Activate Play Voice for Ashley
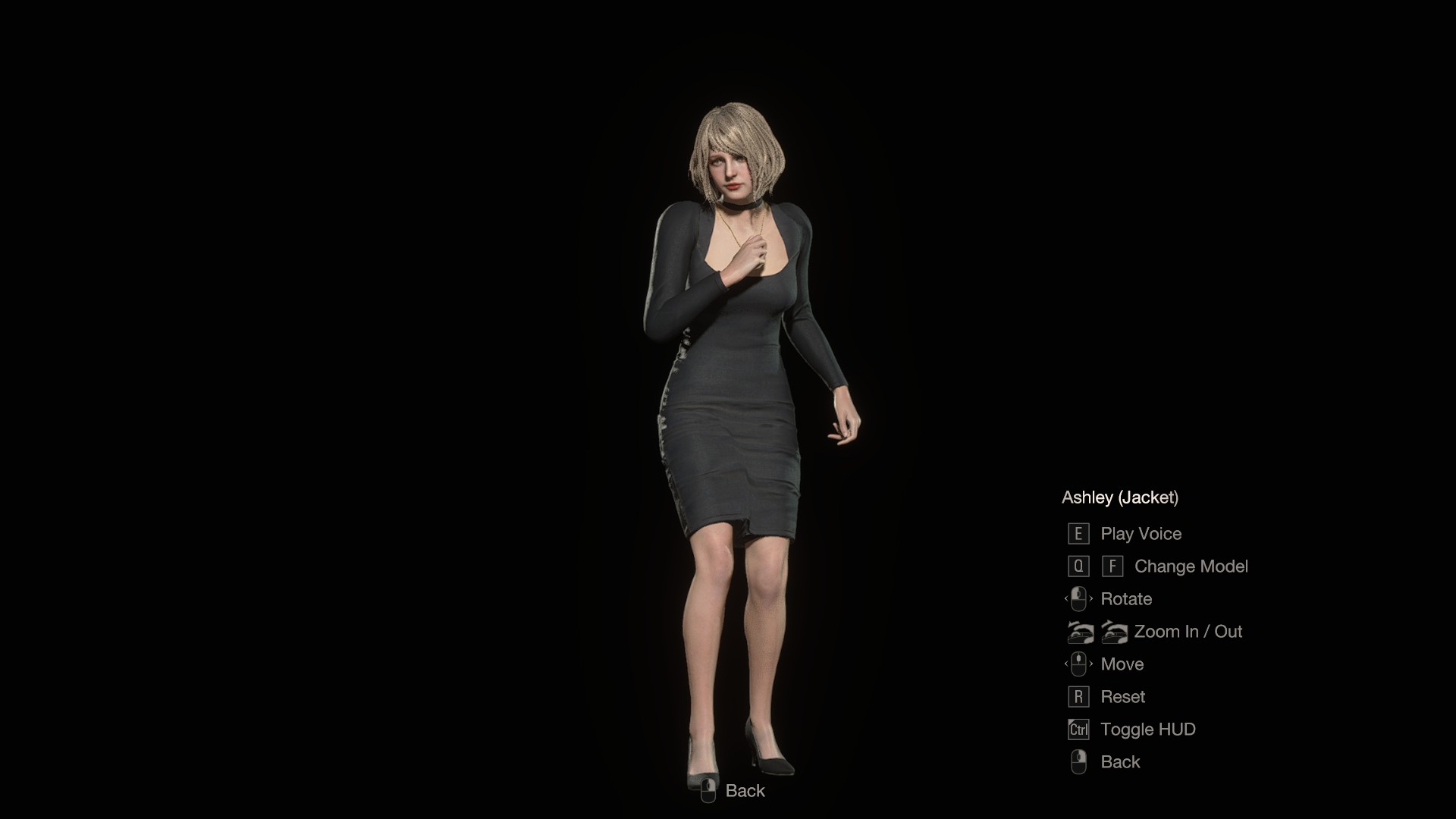Viewport: 1456px width, 819px height. pos(1141,533)
